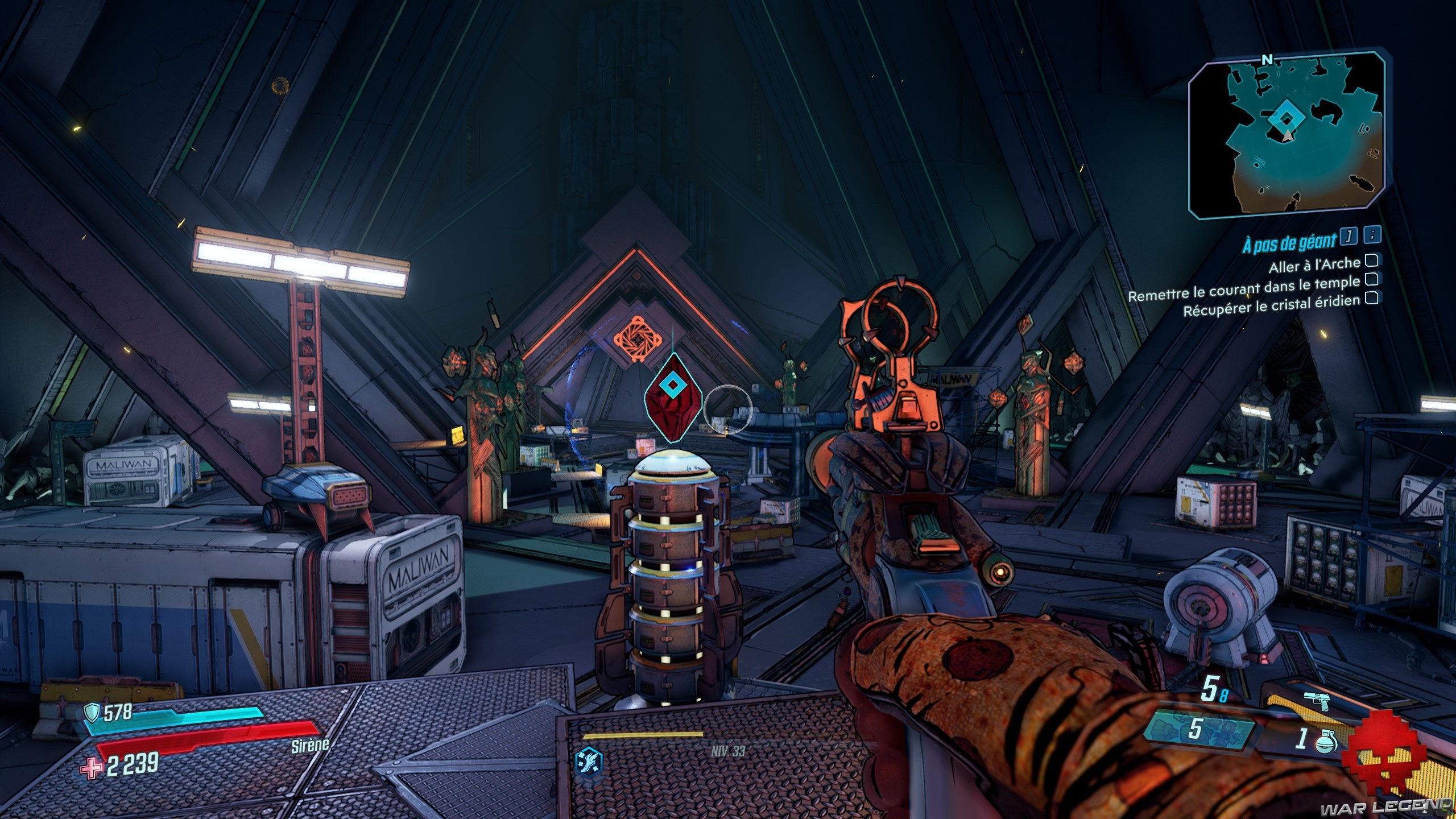The width and height of the screenshot is (1456, 819).
Task: Tick the "Aller à l'Arche" objective checkbox
Action: point(1372,261)
